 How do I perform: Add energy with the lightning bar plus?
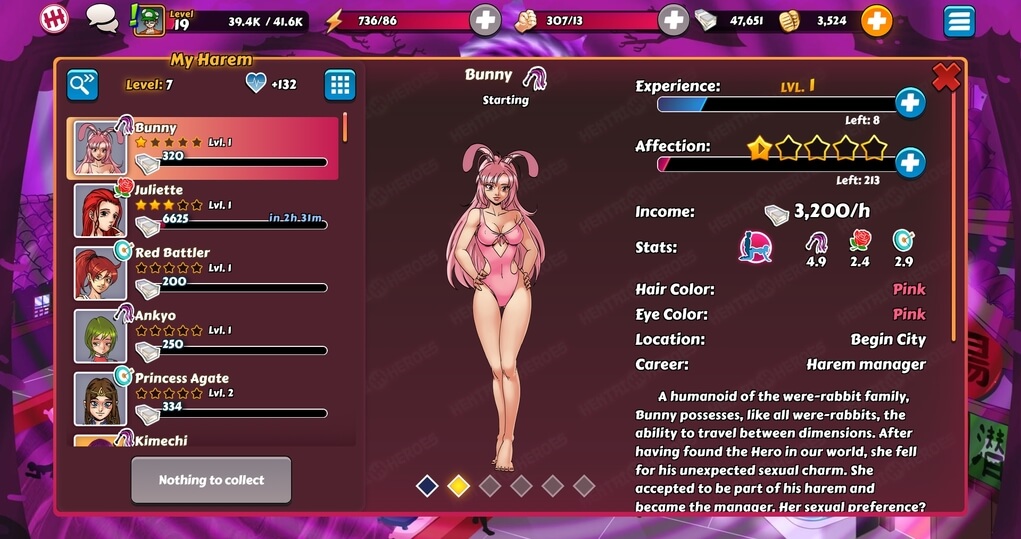point(485,20)
